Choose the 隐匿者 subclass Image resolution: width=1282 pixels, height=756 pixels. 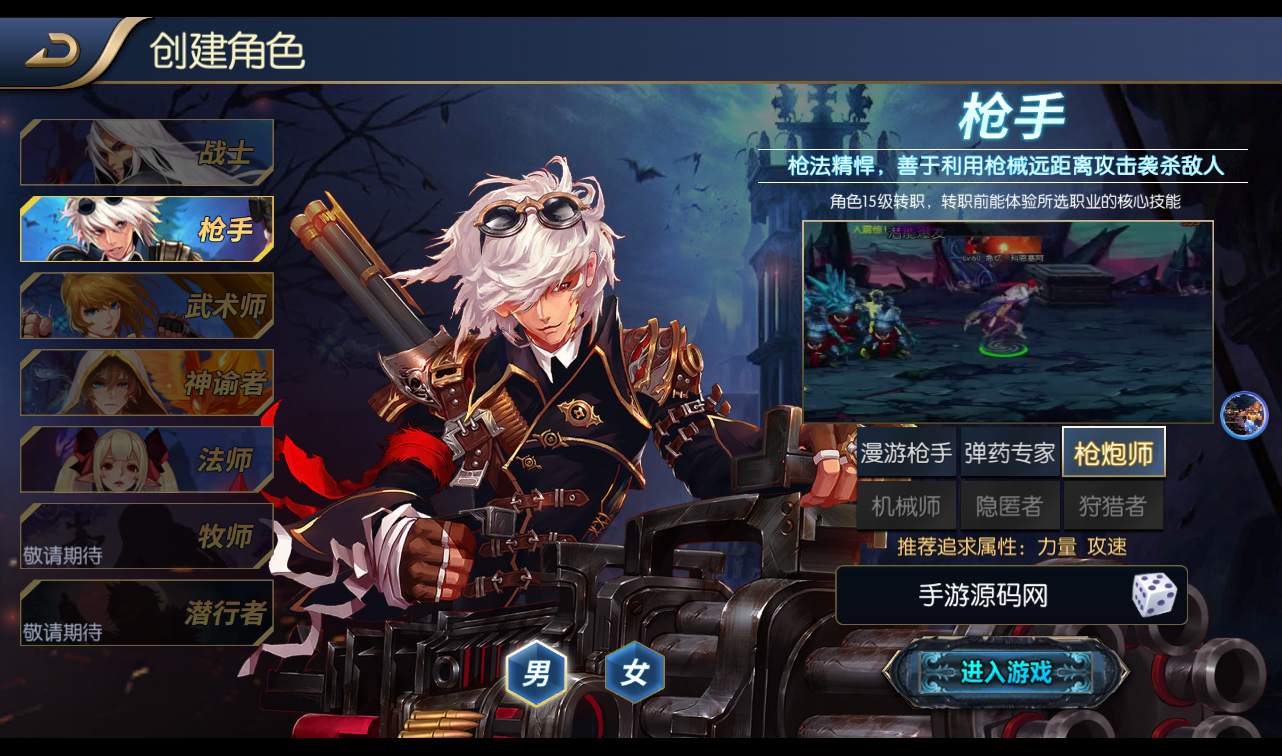1009,506
